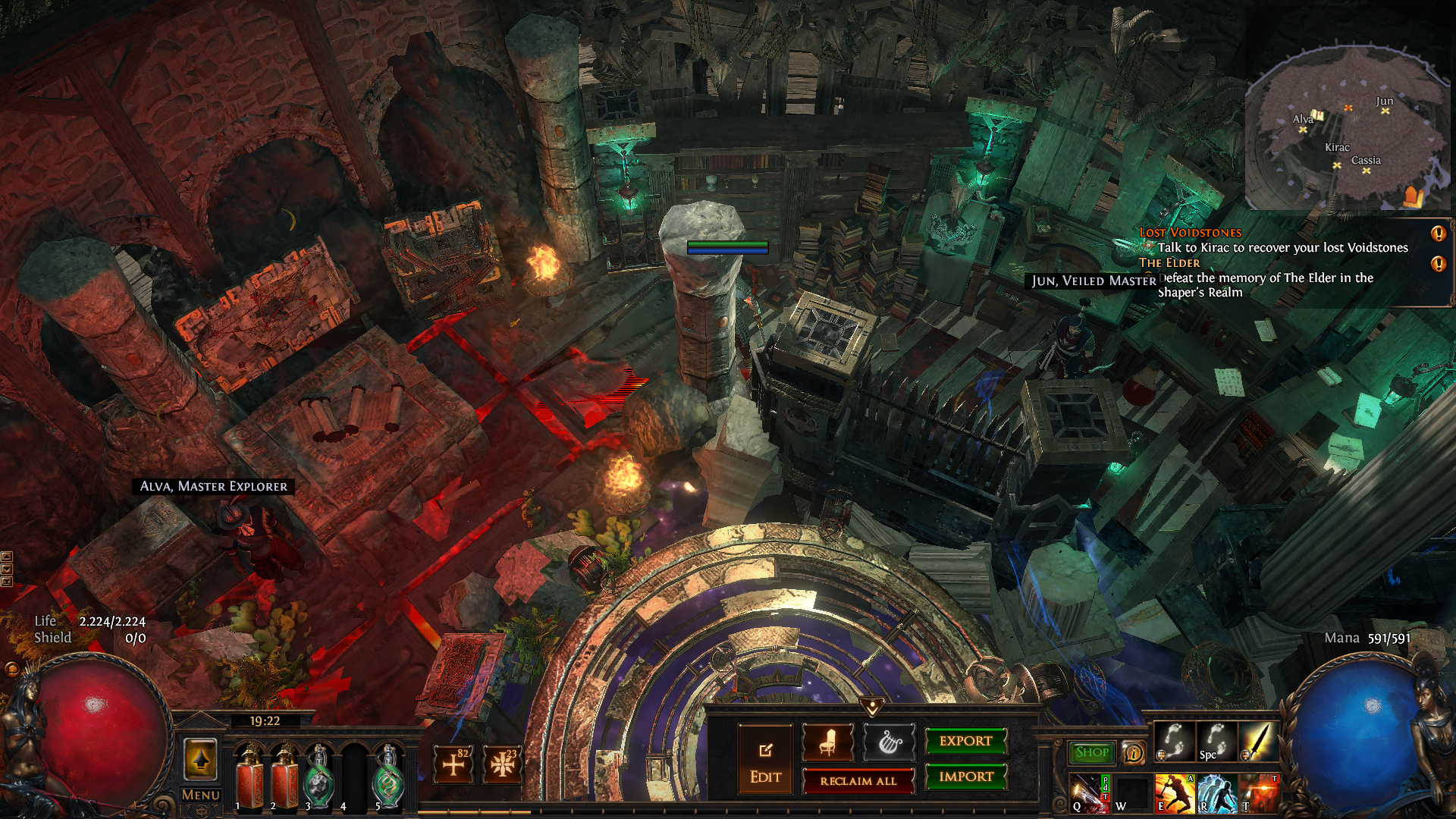Open the hideout Edit mode
The height and width of the screenshot is (819, 1456).
765,759
